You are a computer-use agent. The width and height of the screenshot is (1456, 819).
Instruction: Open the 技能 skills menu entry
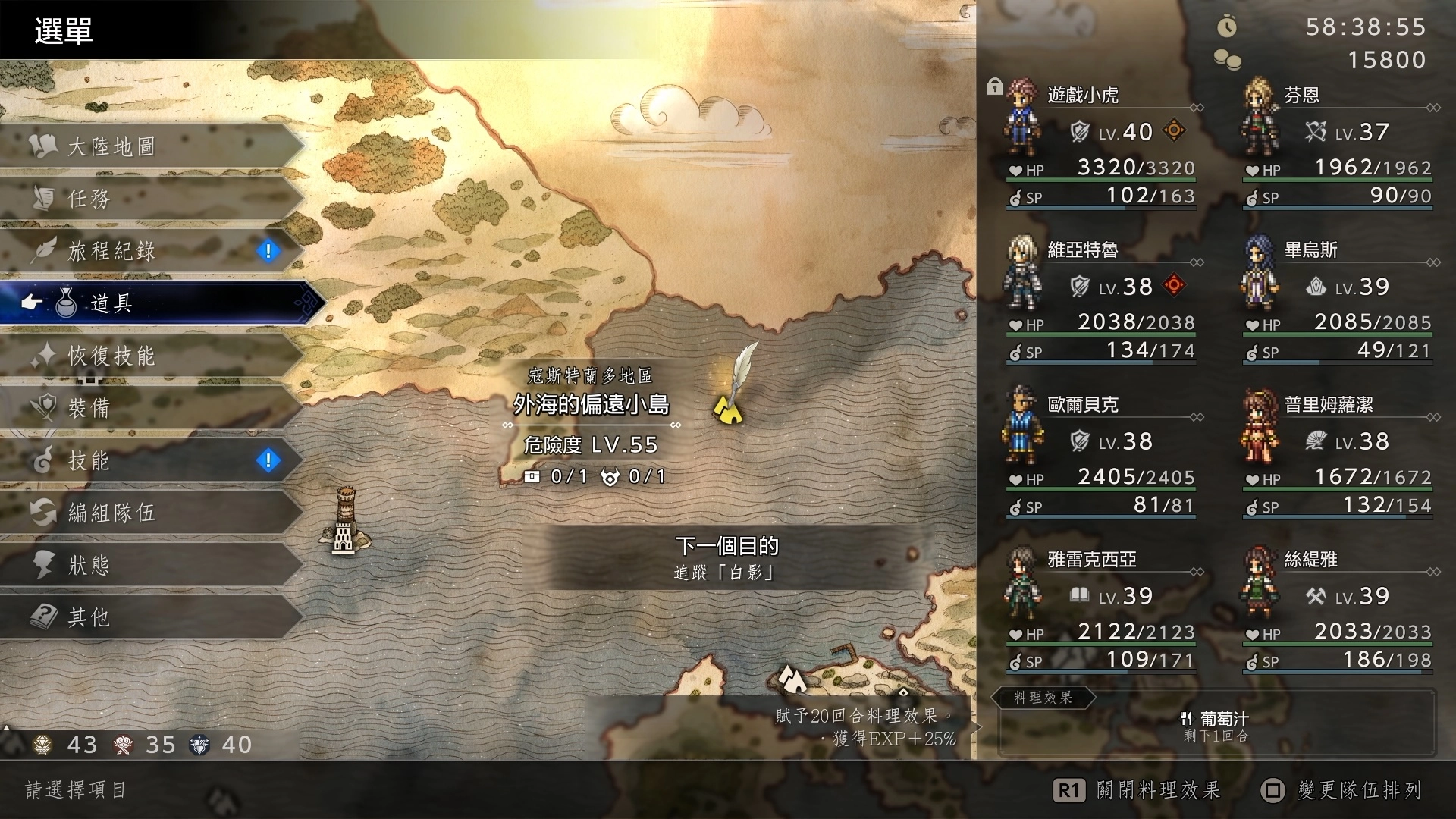tap(152, 460)
